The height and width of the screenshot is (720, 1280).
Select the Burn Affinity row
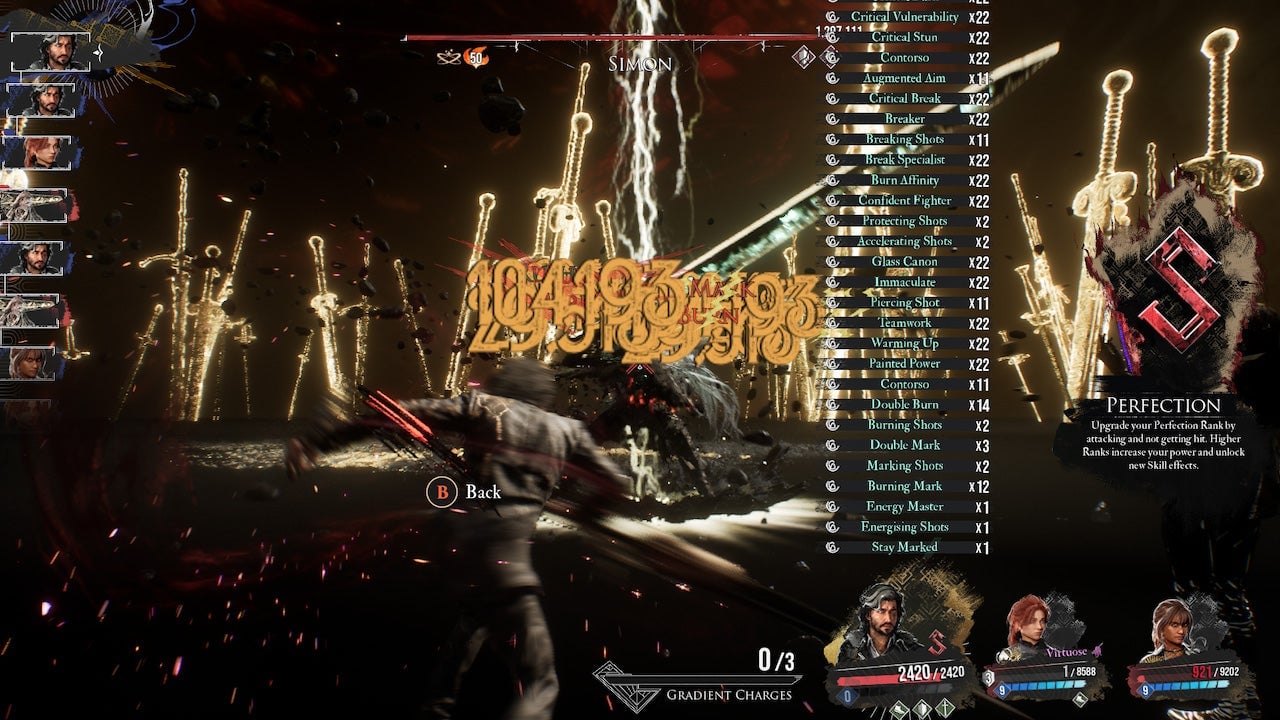tap(904, 180)
